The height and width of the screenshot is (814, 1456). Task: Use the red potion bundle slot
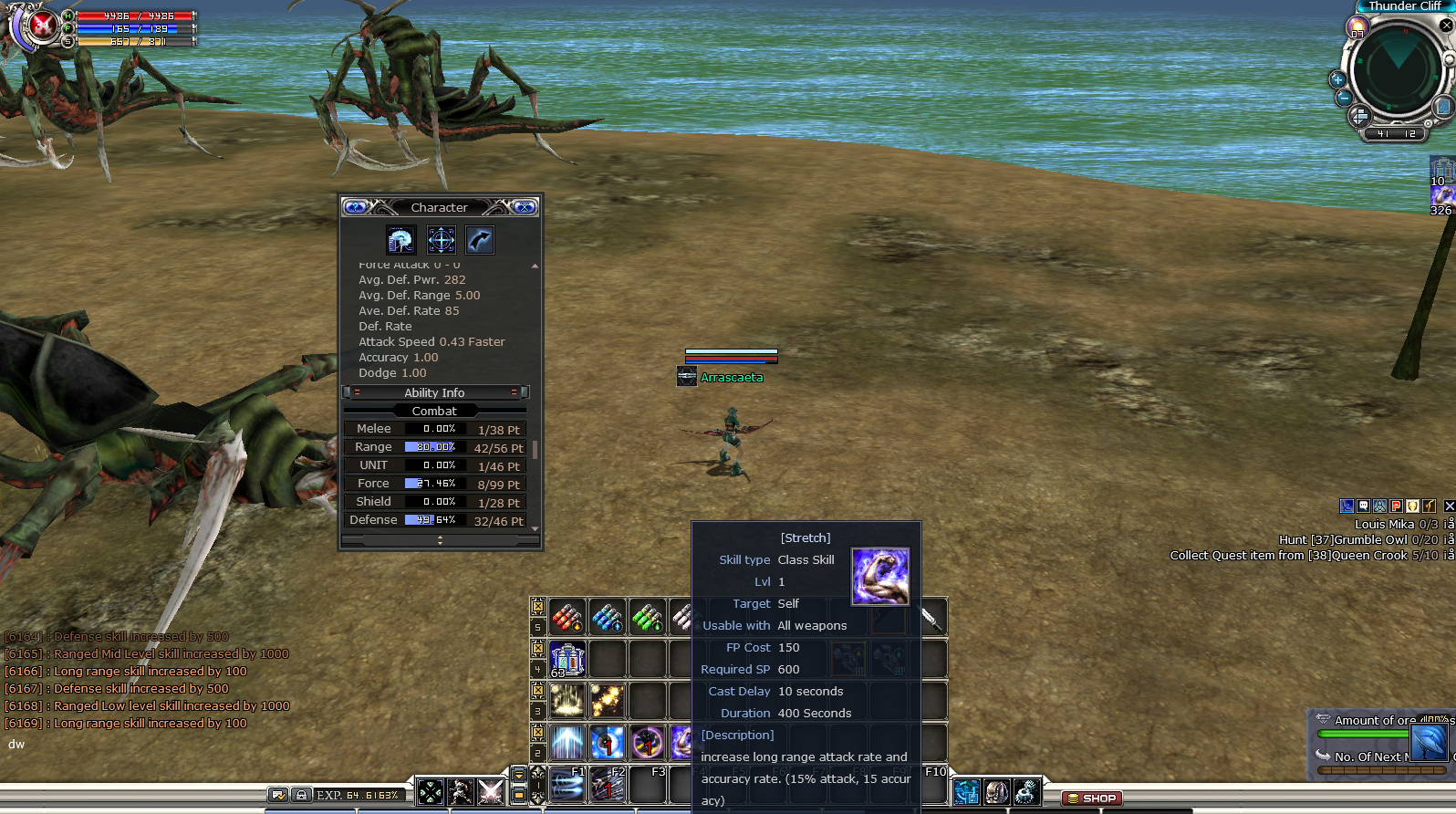coord(567,618)
